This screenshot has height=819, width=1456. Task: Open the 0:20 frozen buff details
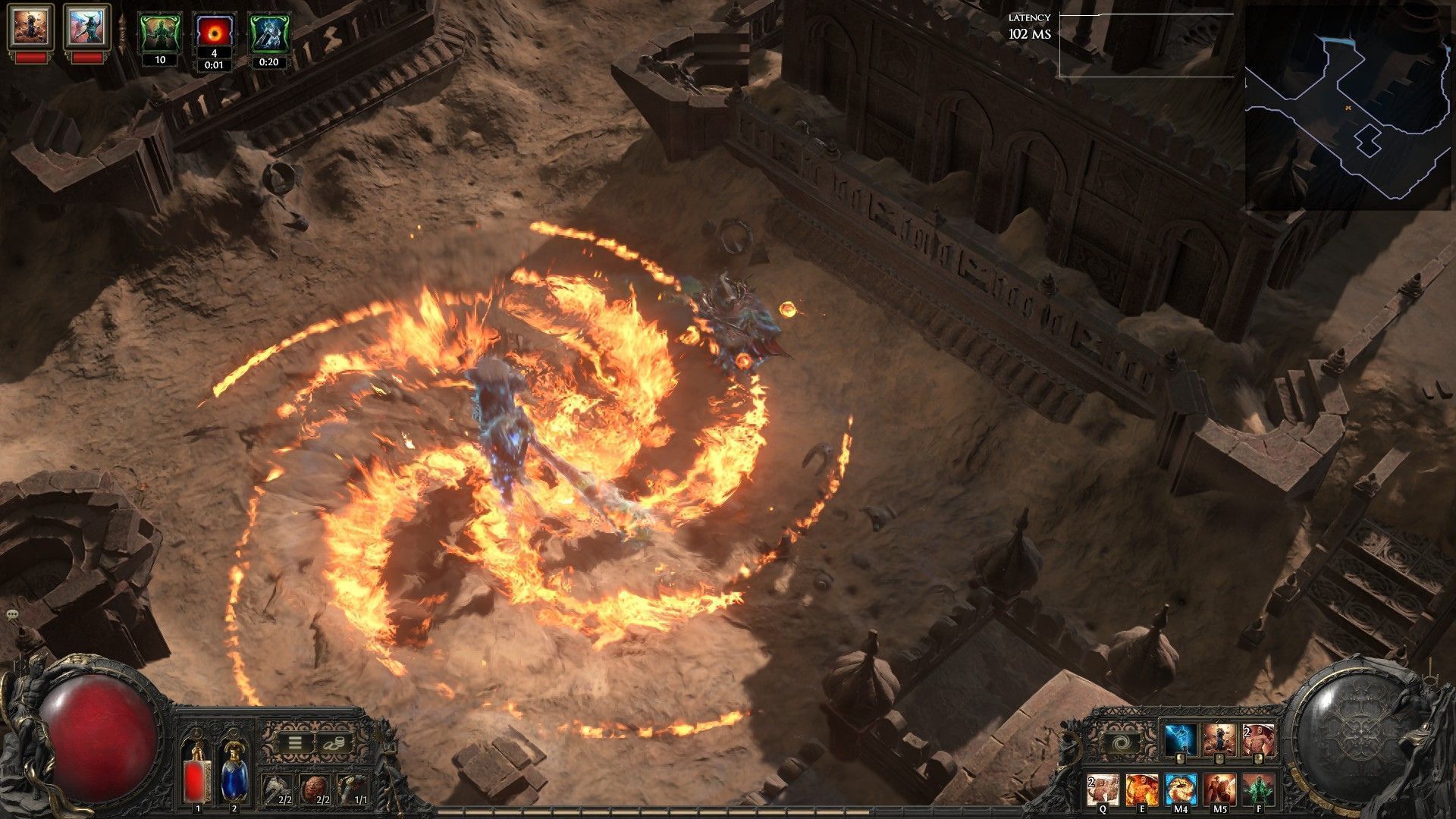pyautogui.click(x=269, y=32)
